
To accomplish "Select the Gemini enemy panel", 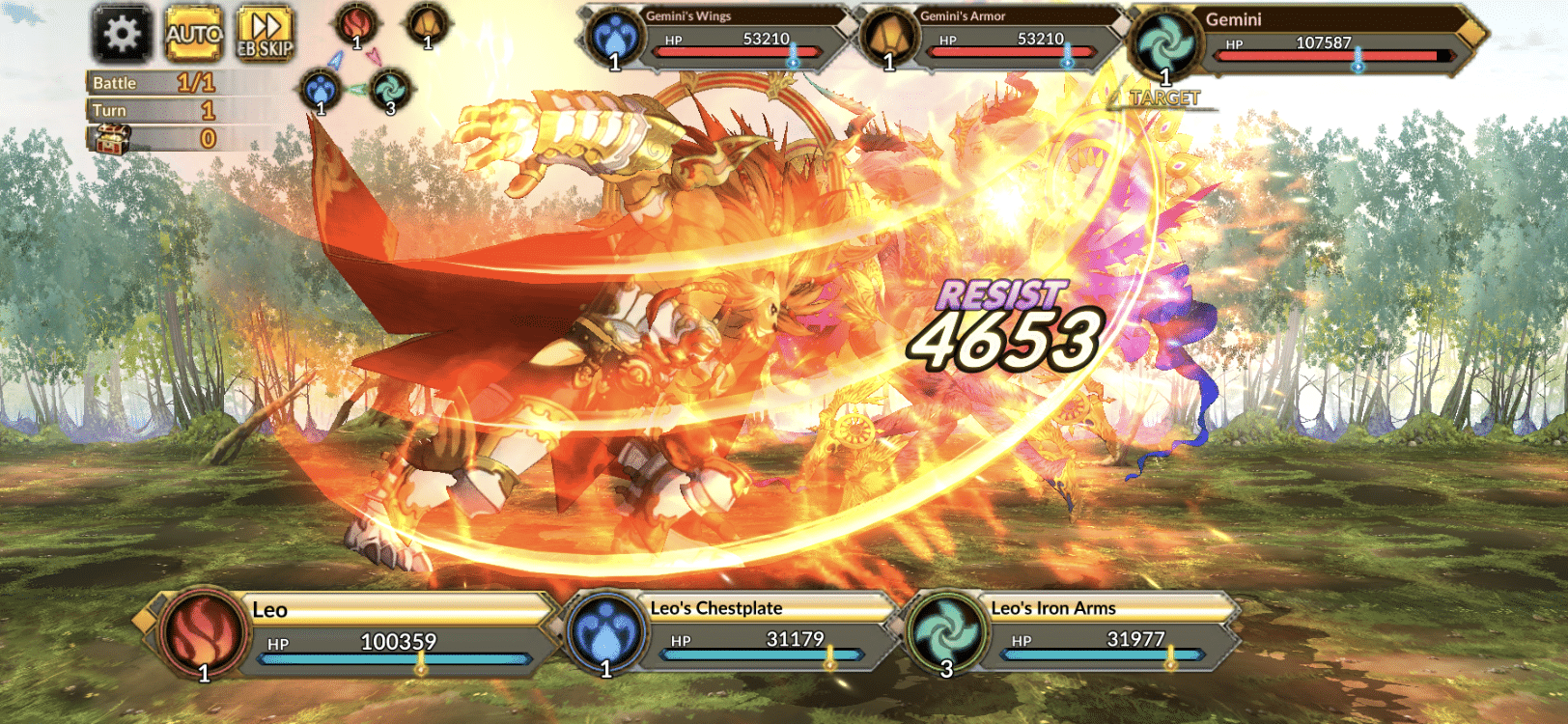I will (1303, 42).
